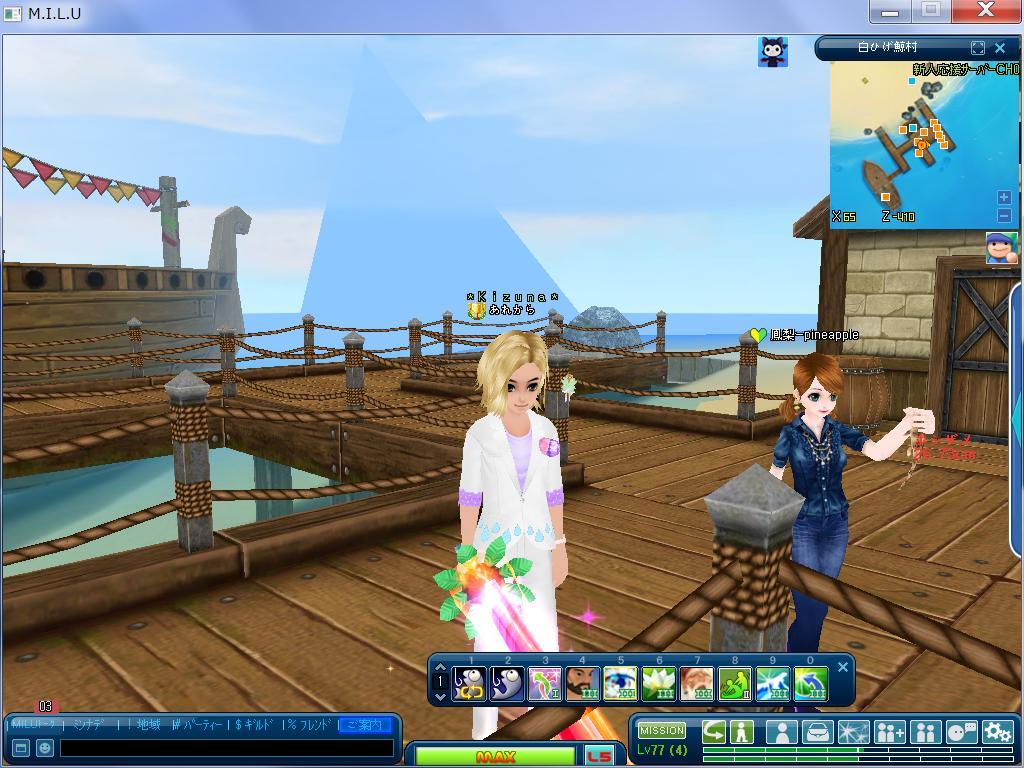This screenshot has width=1024, height=768.
Task: Click the chat text input field
Action: [x=227, y=747]
